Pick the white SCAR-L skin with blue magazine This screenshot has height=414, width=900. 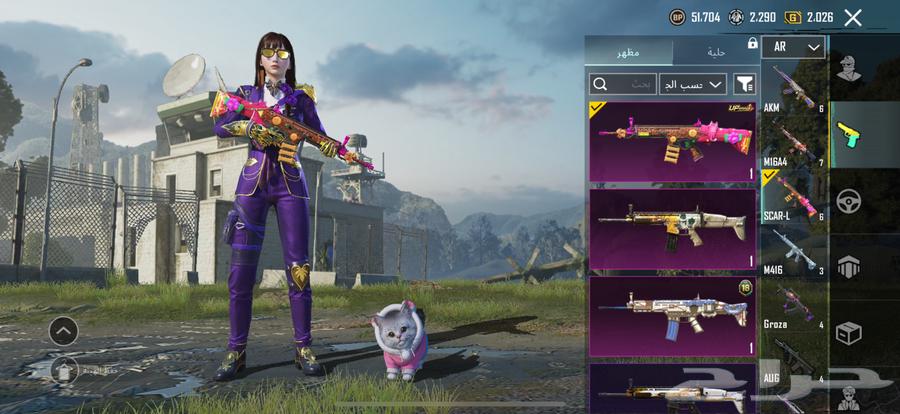(672, 316)
